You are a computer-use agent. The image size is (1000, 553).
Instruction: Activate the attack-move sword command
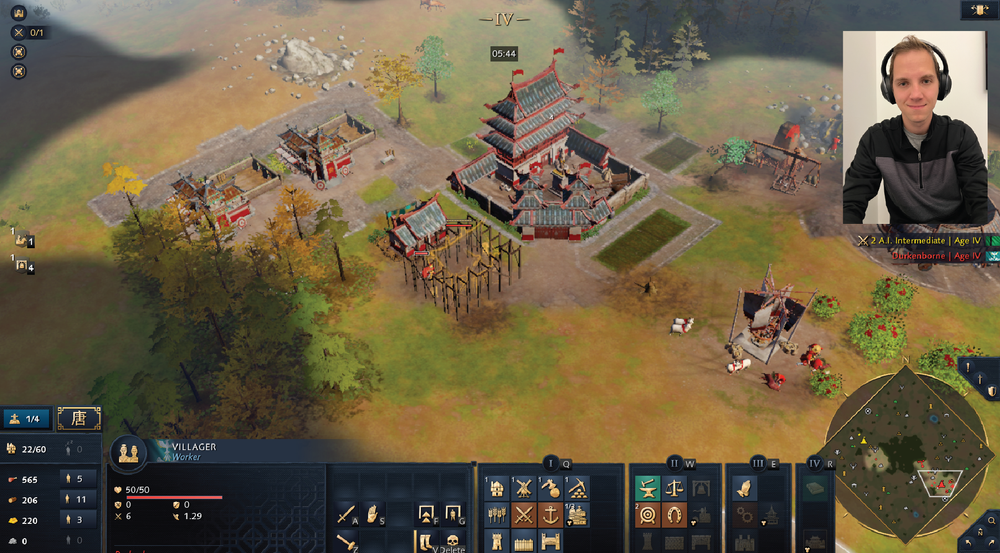347,515
